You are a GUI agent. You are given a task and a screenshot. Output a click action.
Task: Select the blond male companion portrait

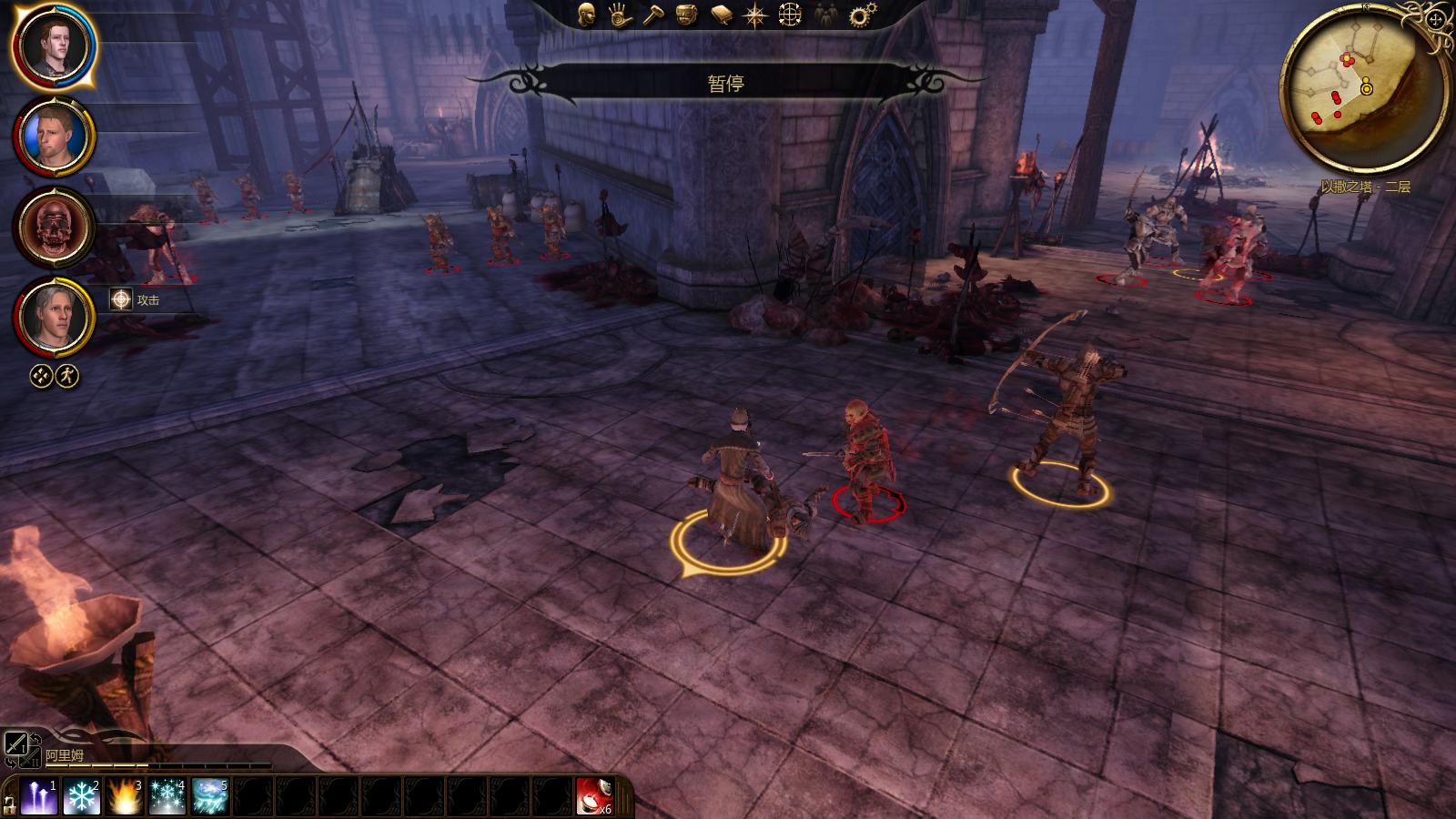pos(53,136)
